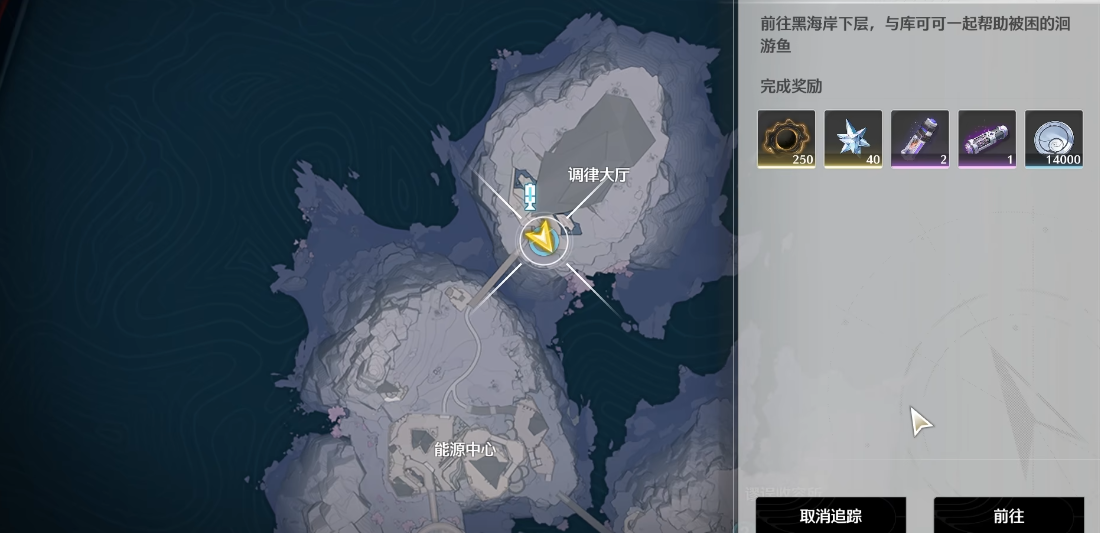Click the 取消追踪 button
The height and width of the screenshot is (533, 1100).
pos(830,515)
